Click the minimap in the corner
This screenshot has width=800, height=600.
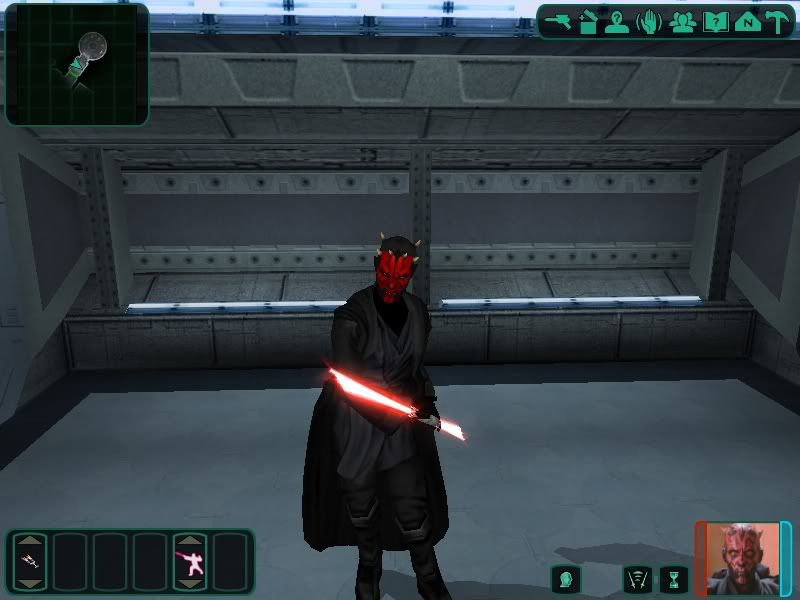coord(77,64)
